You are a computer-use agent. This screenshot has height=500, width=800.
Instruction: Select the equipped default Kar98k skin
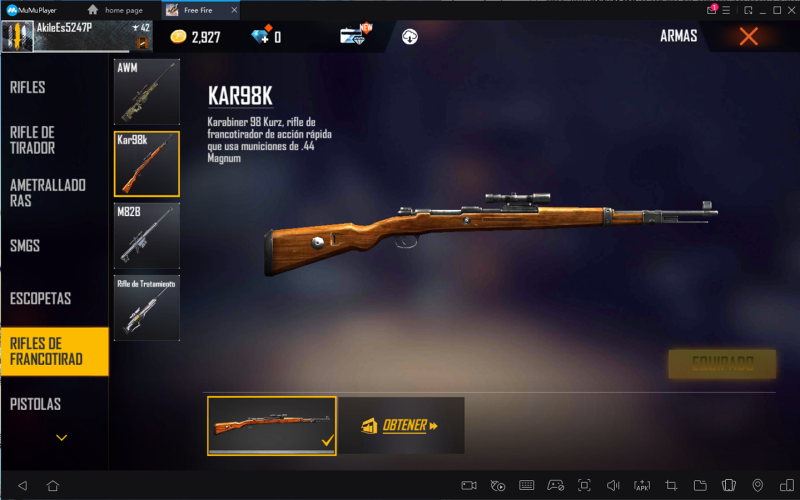(272, 426)
